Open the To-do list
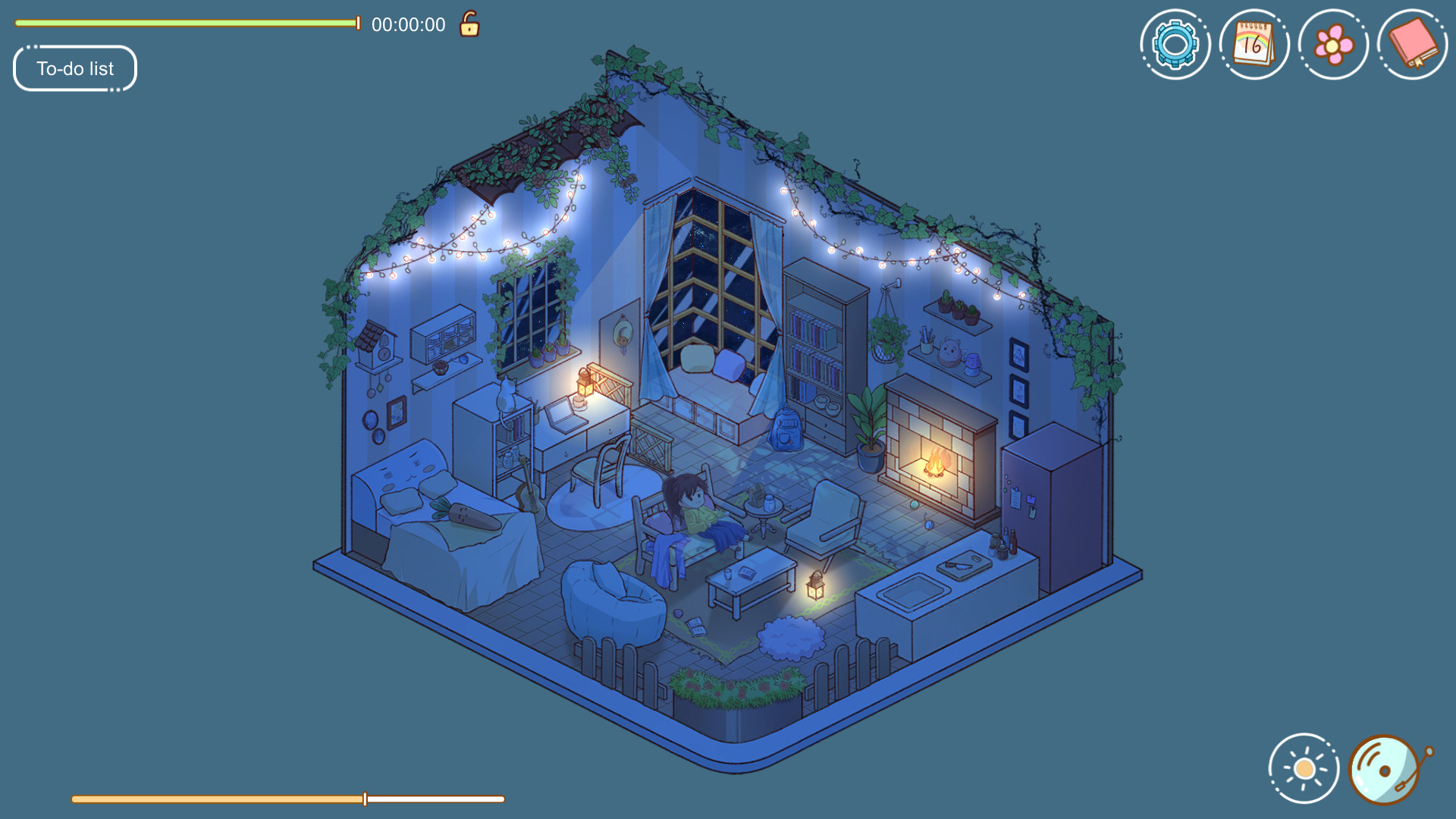 [74, 68]
